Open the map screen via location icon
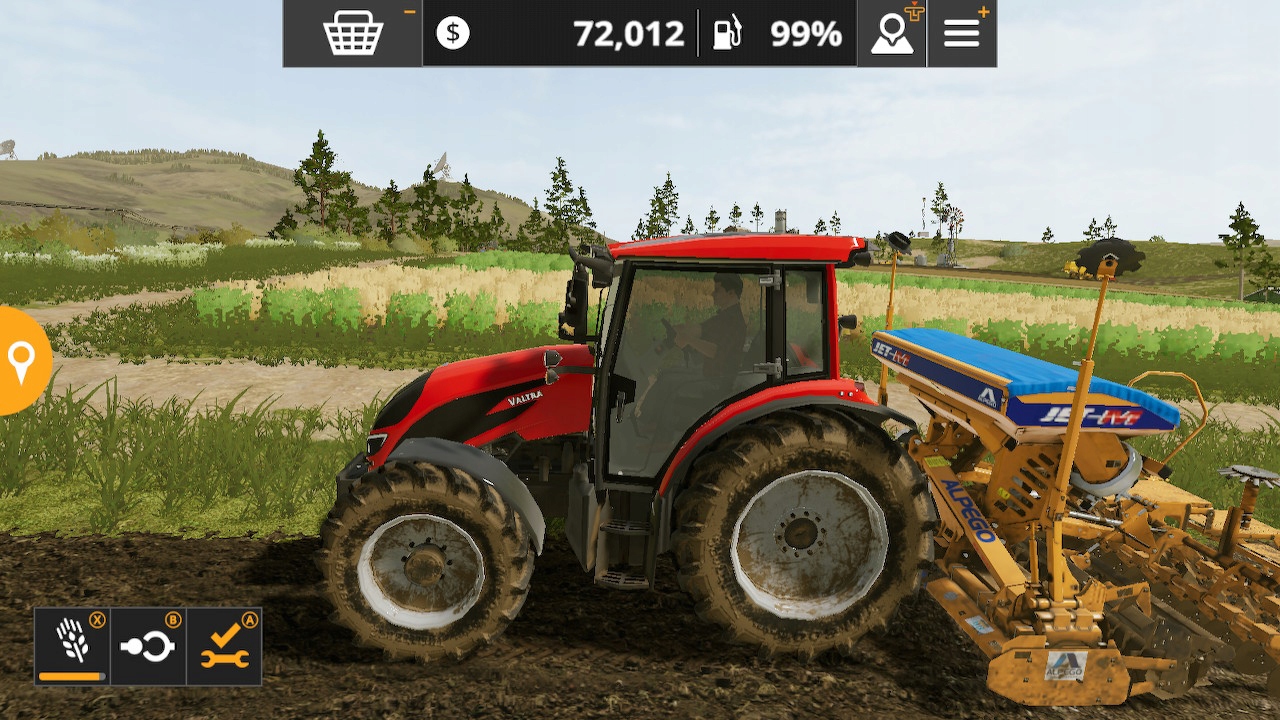 (891, 33)
